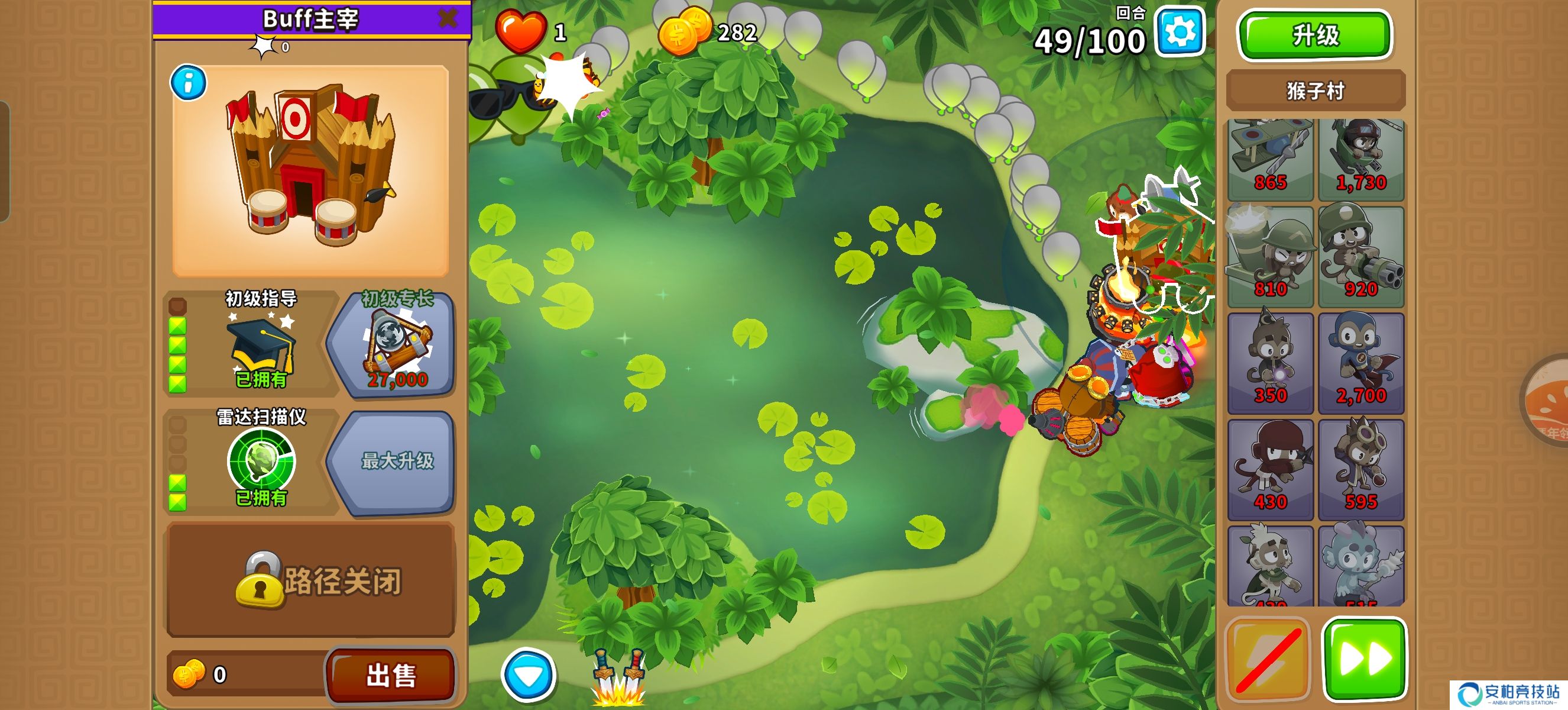Open the tower info button
This screenshot has width=1568, height=710.
tap(188, 83)
